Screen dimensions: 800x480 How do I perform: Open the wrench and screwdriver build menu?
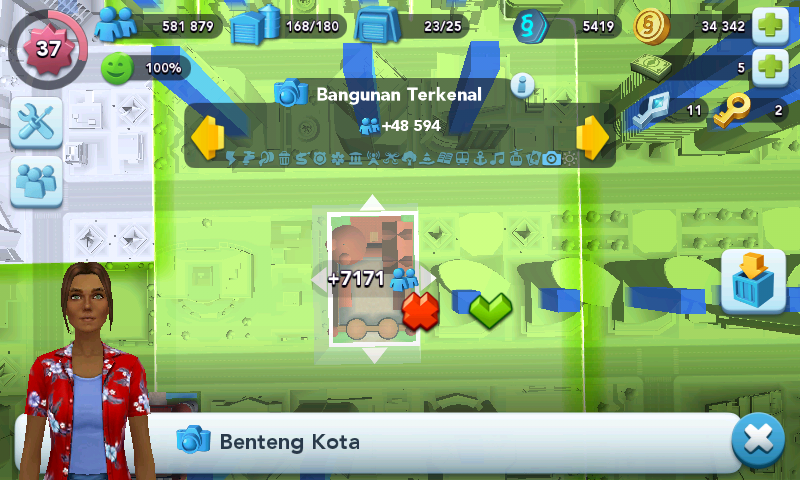click(37, 123)
